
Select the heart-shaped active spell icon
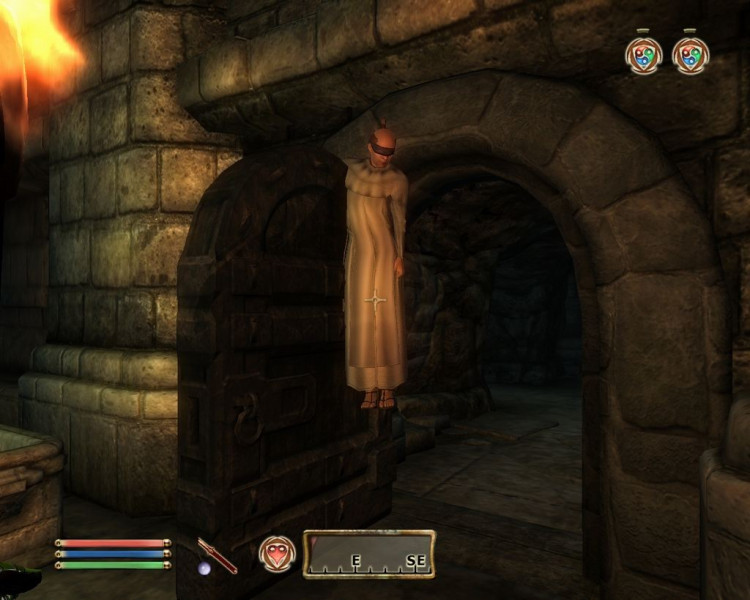point(276,554)
